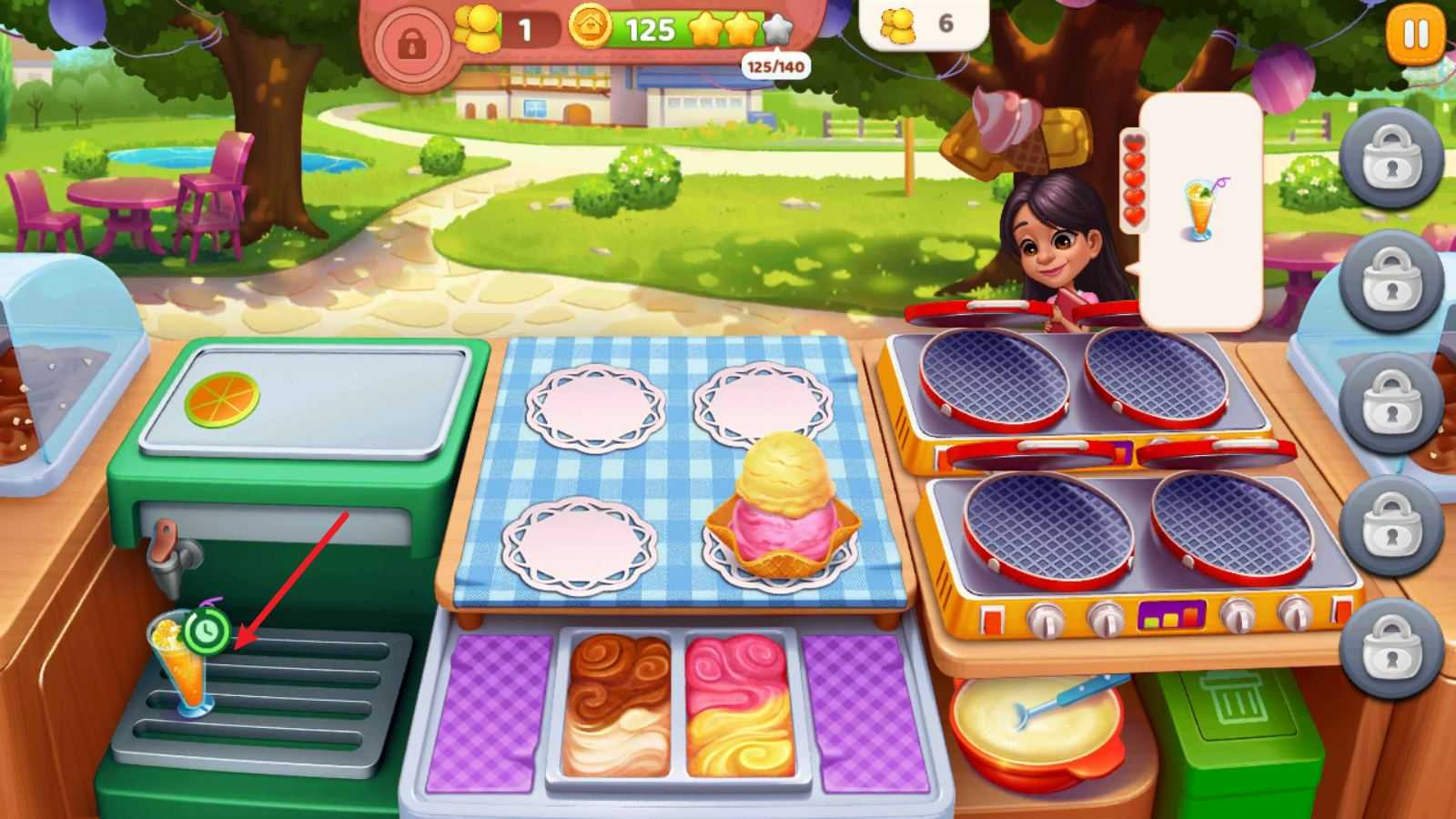Tap the red padlock button in the top bar
Screen dimensions: 1456x819
click(x=410, y=43)
